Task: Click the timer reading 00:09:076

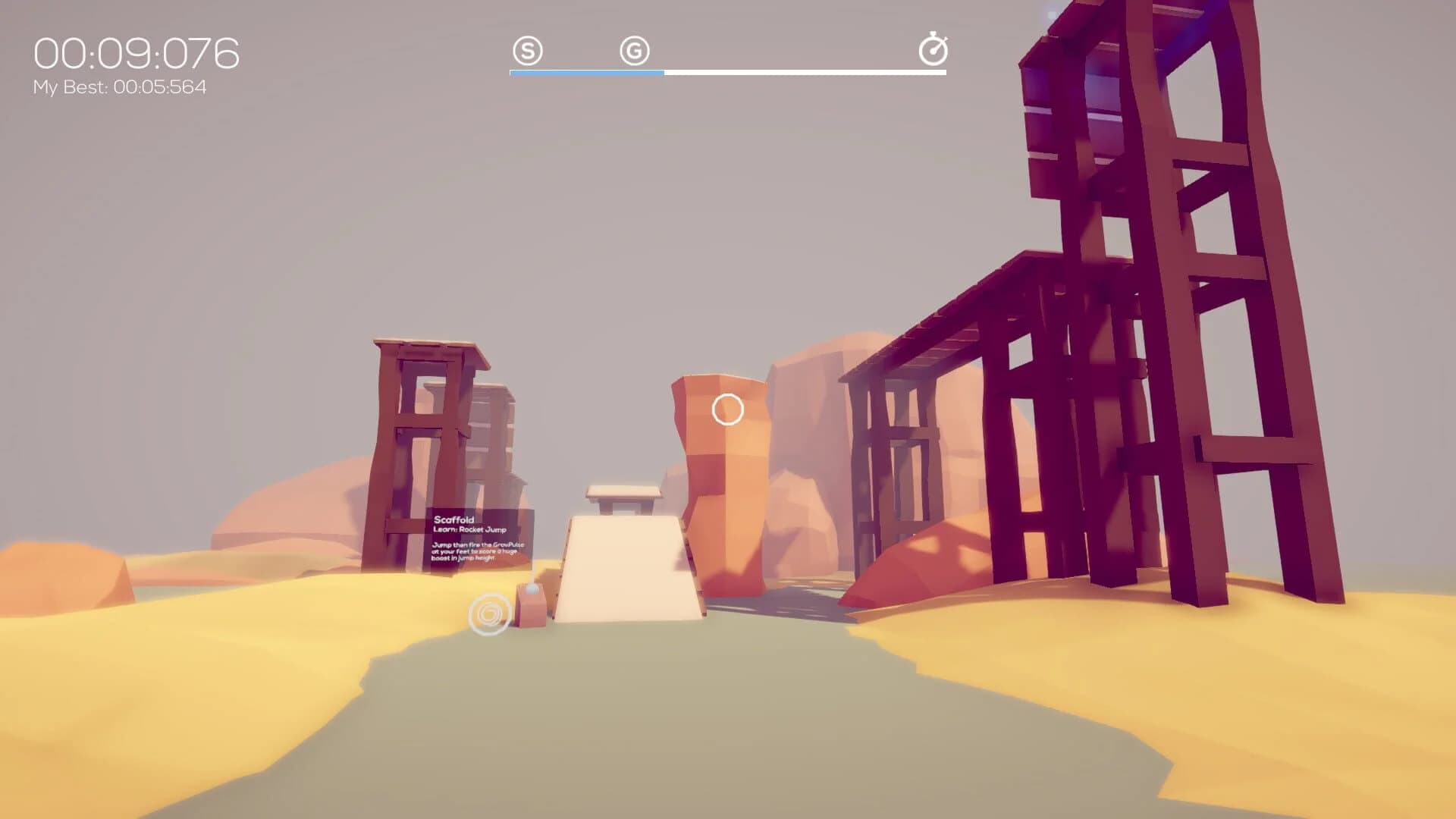Action: [x=135, y=52]
